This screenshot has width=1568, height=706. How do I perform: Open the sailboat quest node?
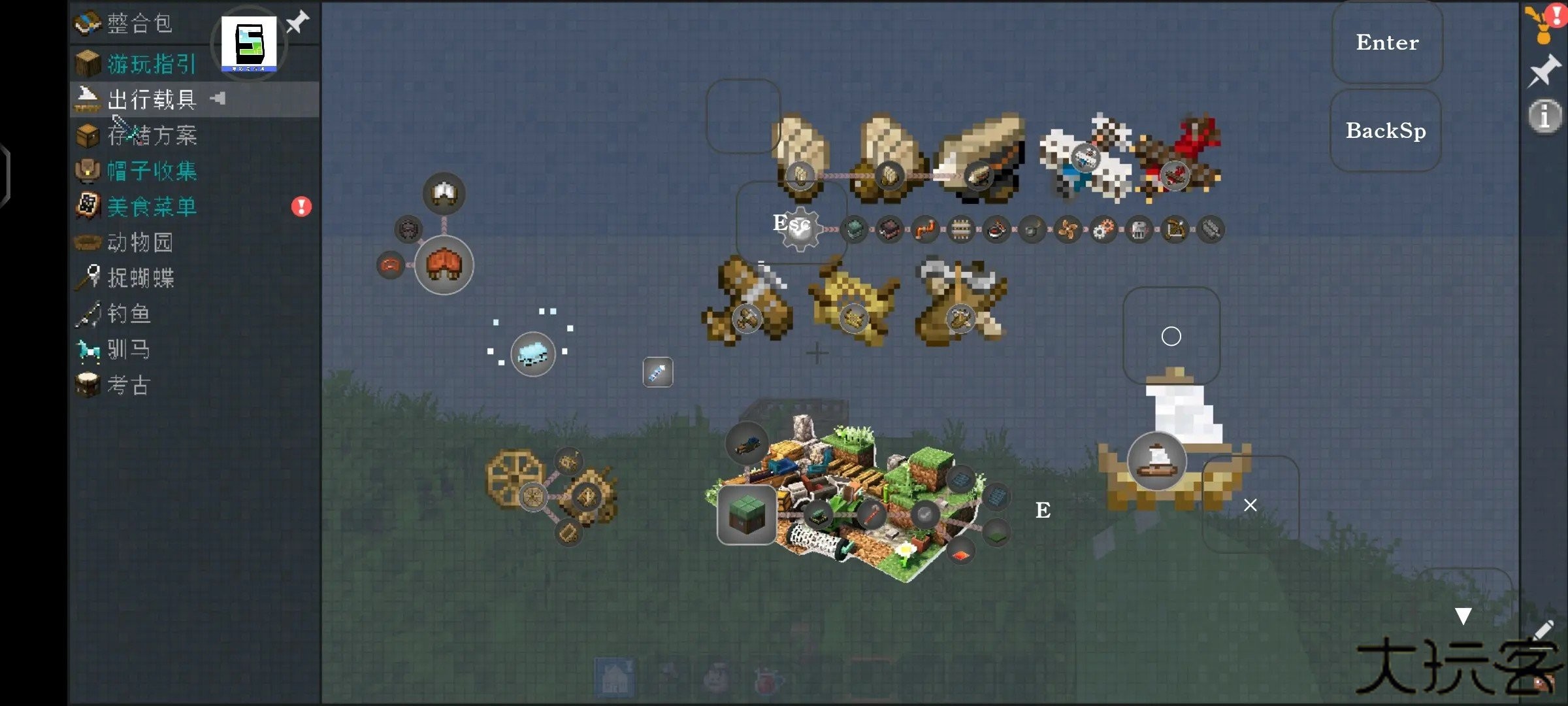pos(1157,460)
